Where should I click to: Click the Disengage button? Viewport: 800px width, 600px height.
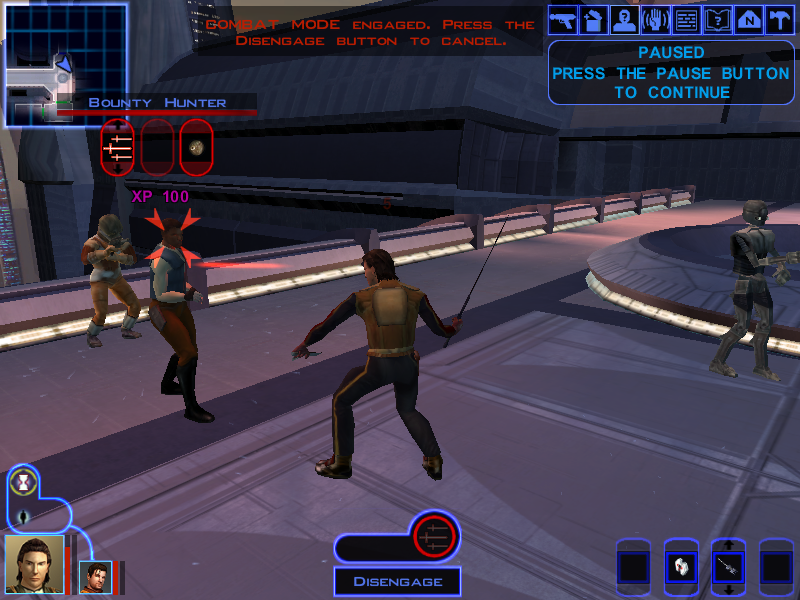(397, 581)
